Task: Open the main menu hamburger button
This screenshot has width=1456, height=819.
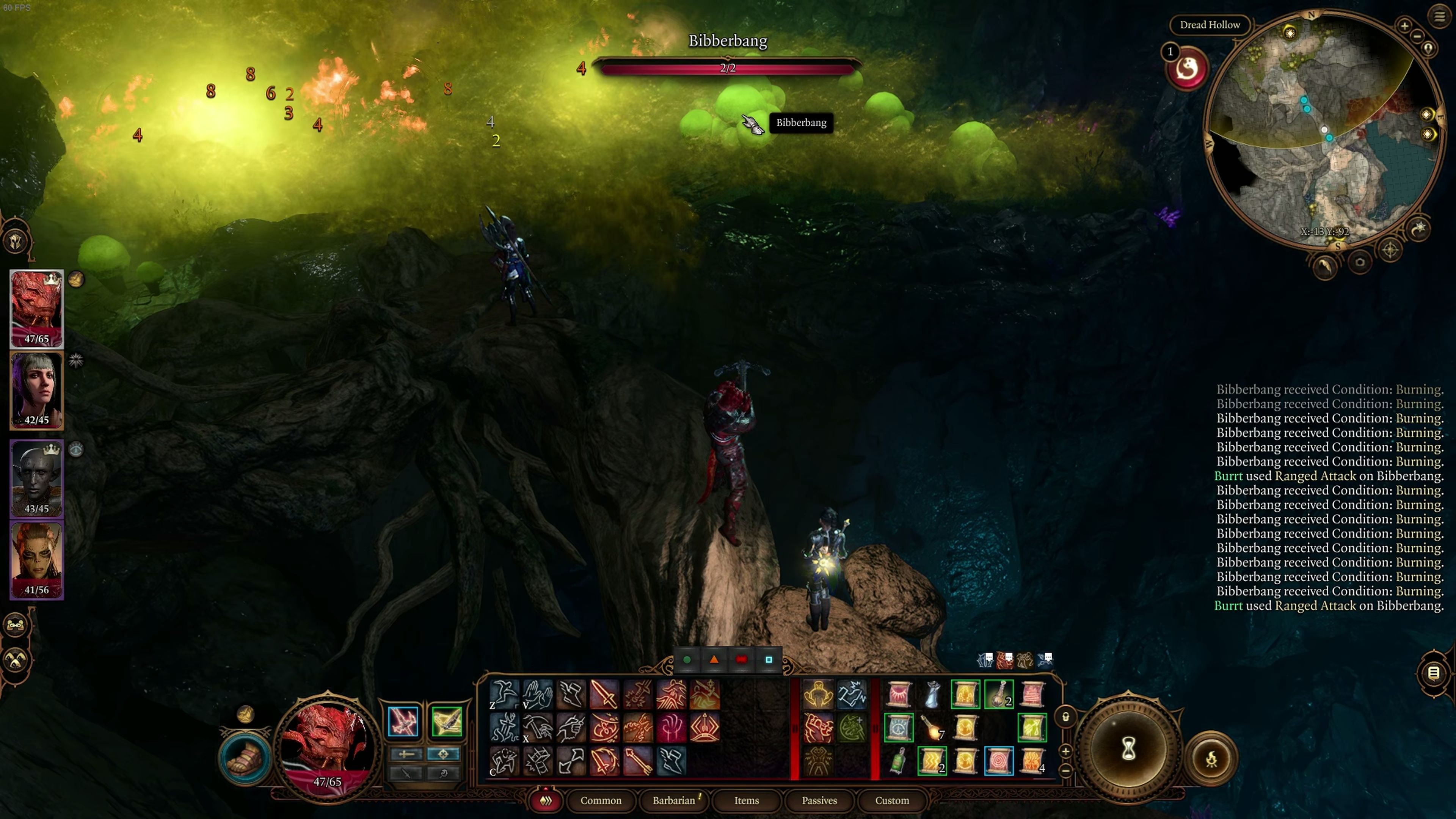Action: (1439, 16)
